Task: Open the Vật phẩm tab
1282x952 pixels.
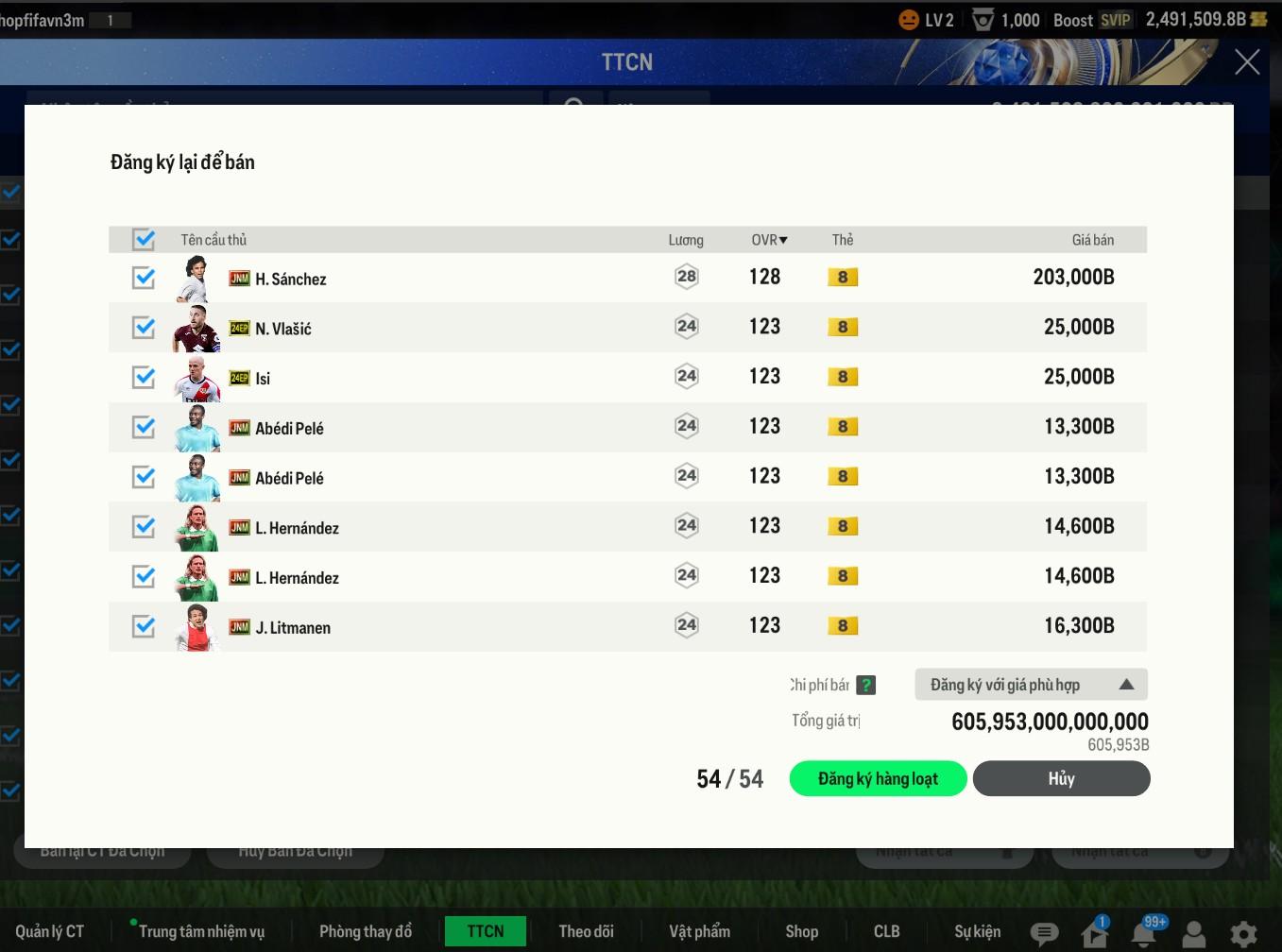Action: 699,931
